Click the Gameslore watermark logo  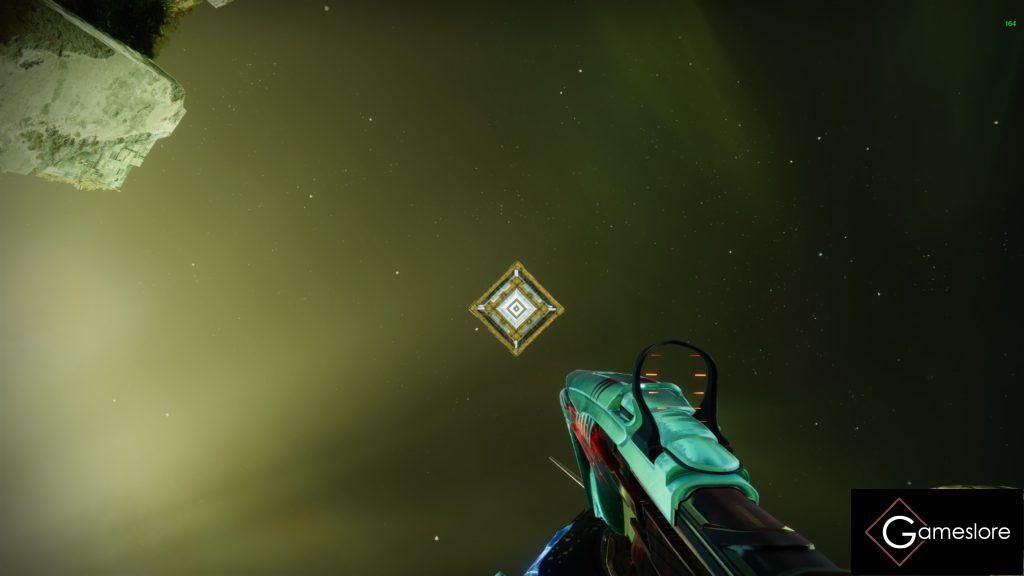pyautogui.click(x=937, y=532)
